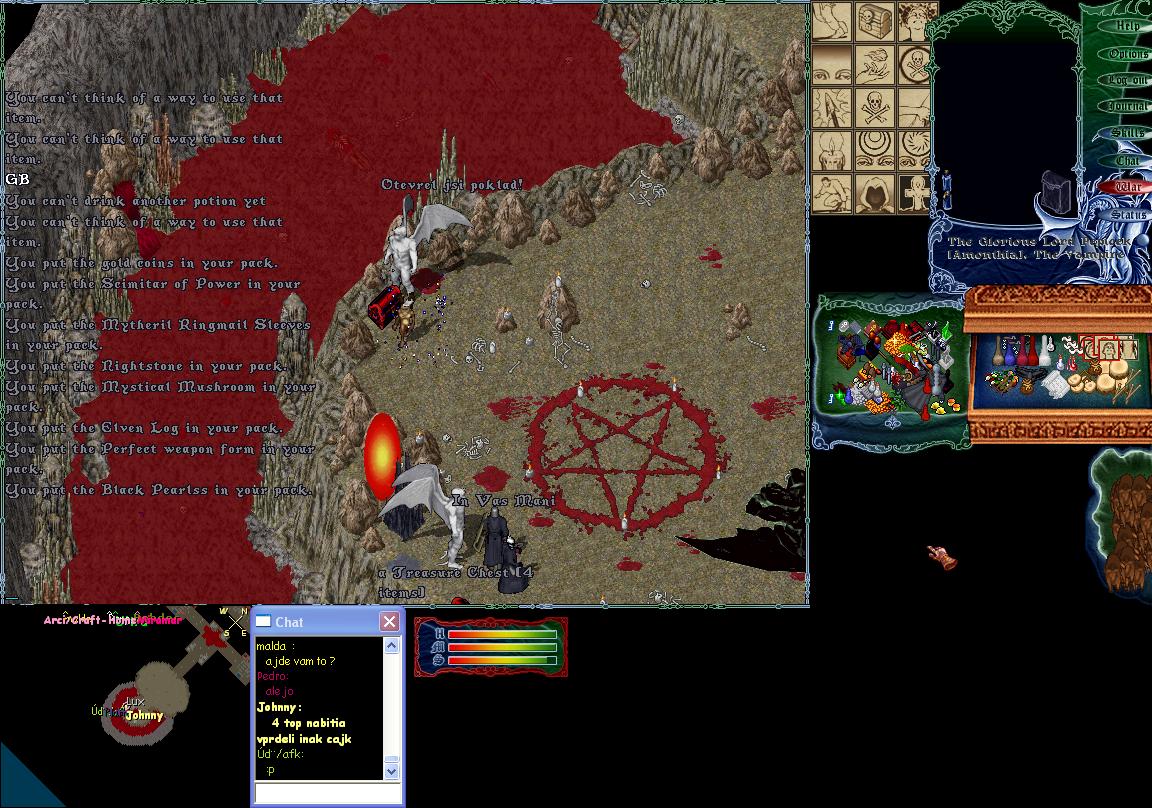
Task: Use the hooded figure skill icon
Action: (874, 191)
